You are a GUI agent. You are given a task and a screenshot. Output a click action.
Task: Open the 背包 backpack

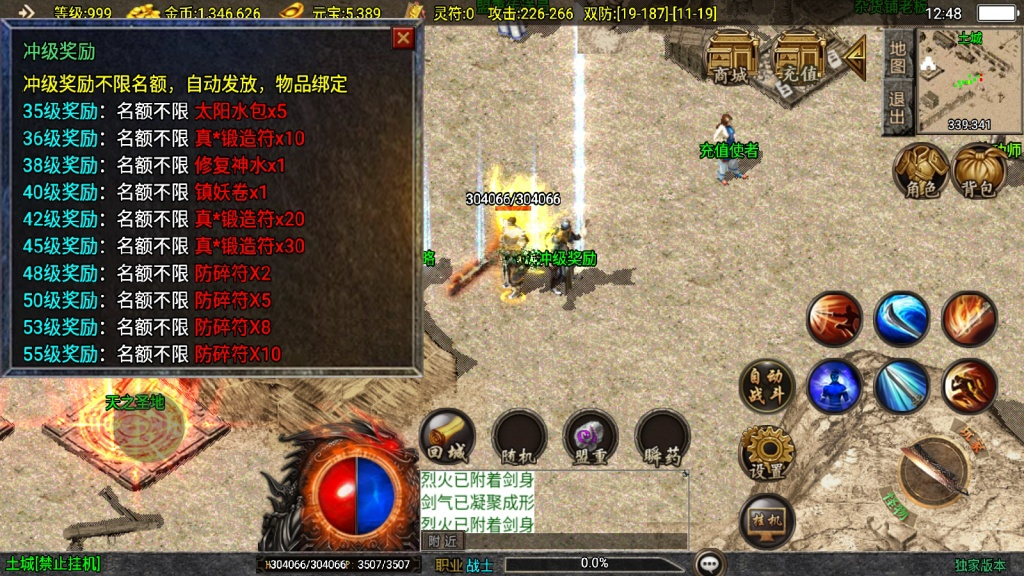(978, 170)
